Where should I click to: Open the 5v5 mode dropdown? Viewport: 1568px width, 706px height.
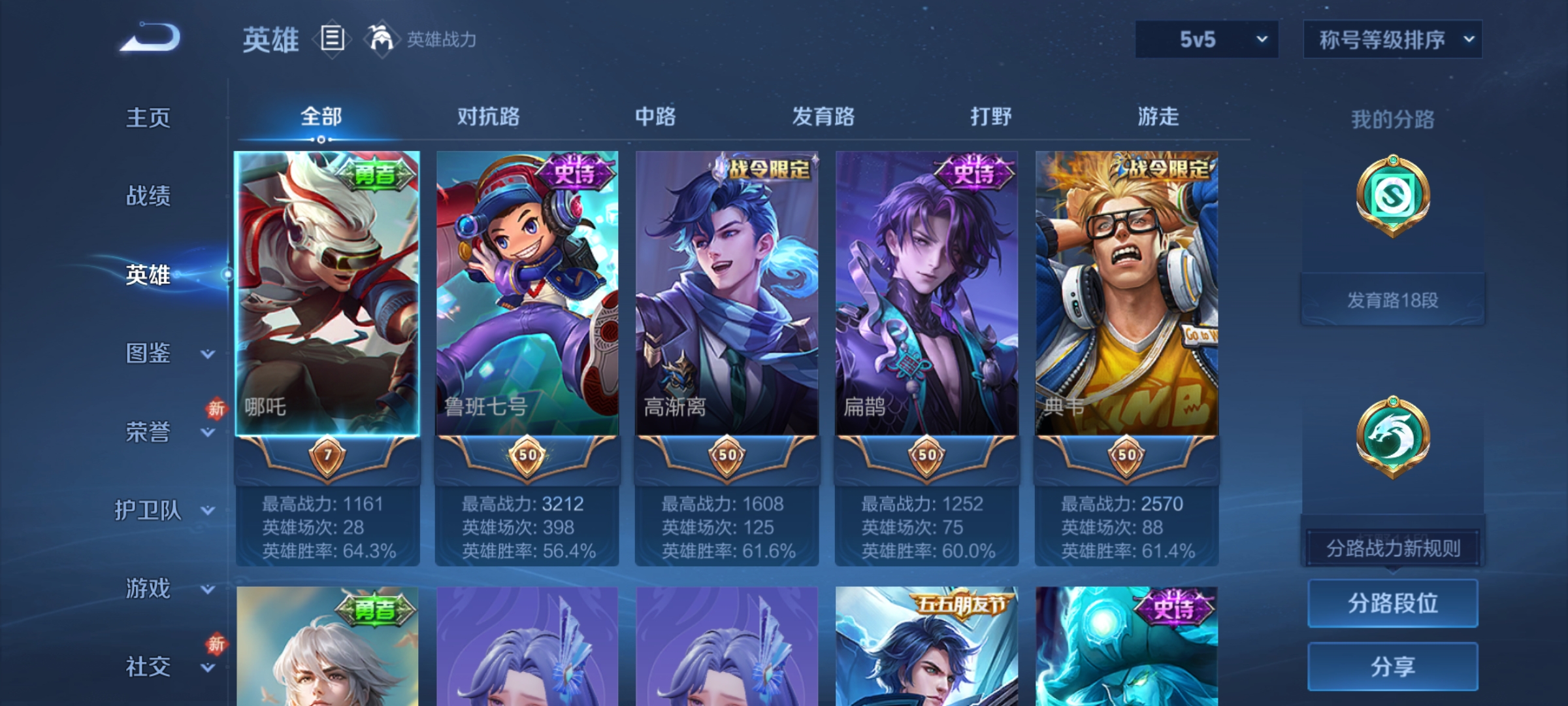(1205, 39)
